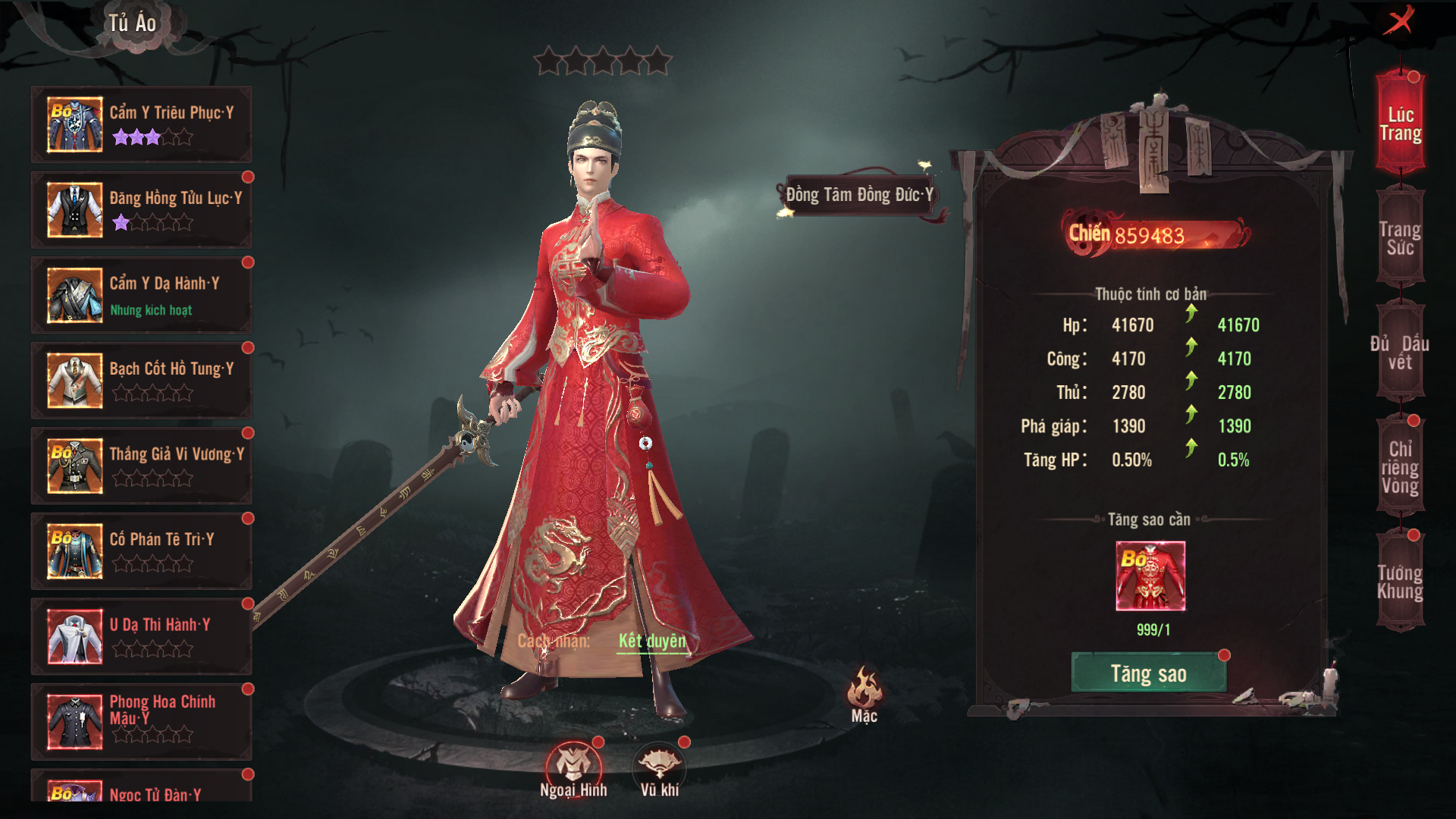Pick the Bạch Cốt Hồ Tung·Y outfit

coord(142,381)
